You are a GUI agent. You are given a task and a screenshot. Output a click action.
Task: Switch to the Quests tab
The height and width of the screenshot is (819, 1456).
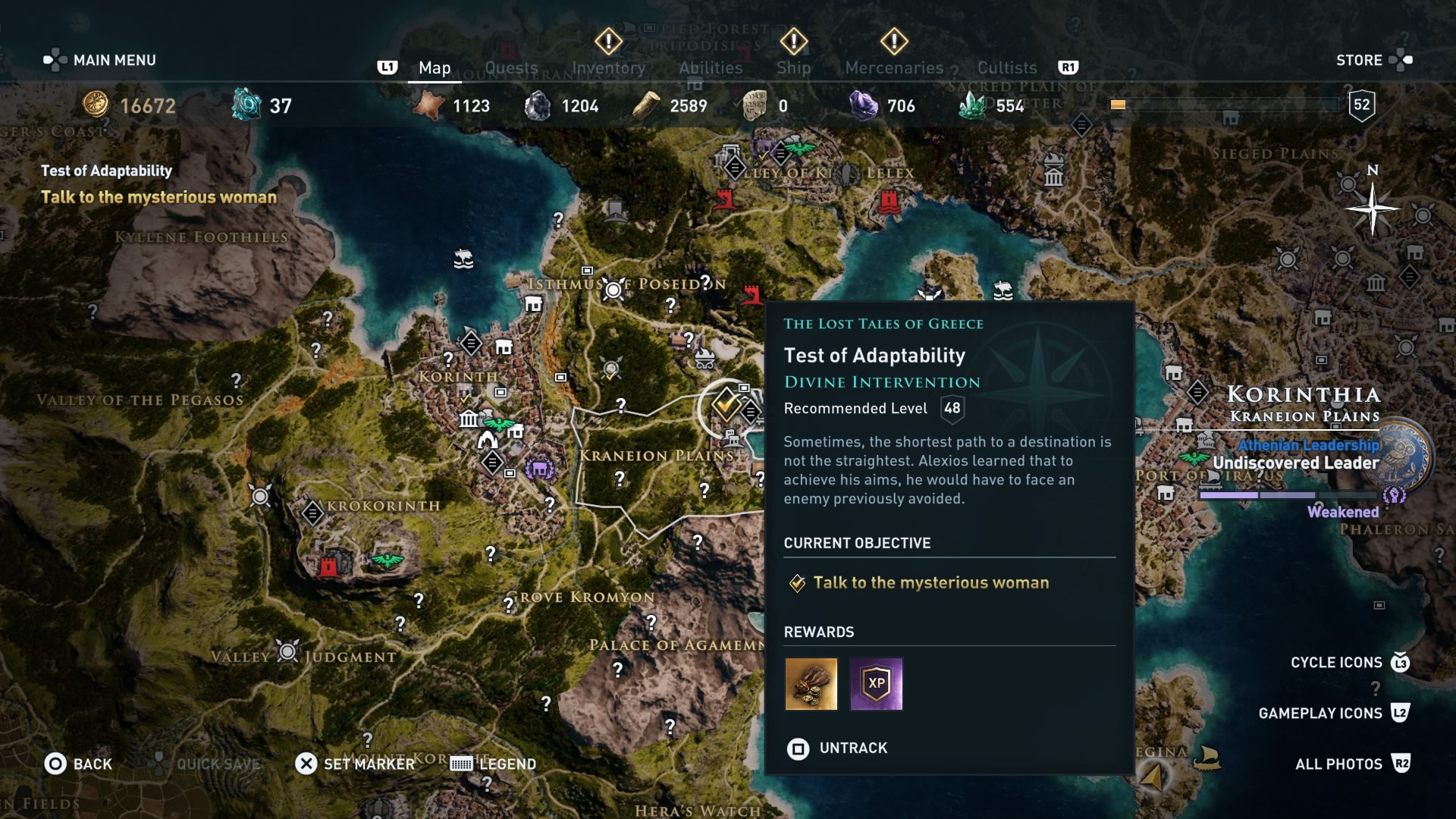coord(511,68)
